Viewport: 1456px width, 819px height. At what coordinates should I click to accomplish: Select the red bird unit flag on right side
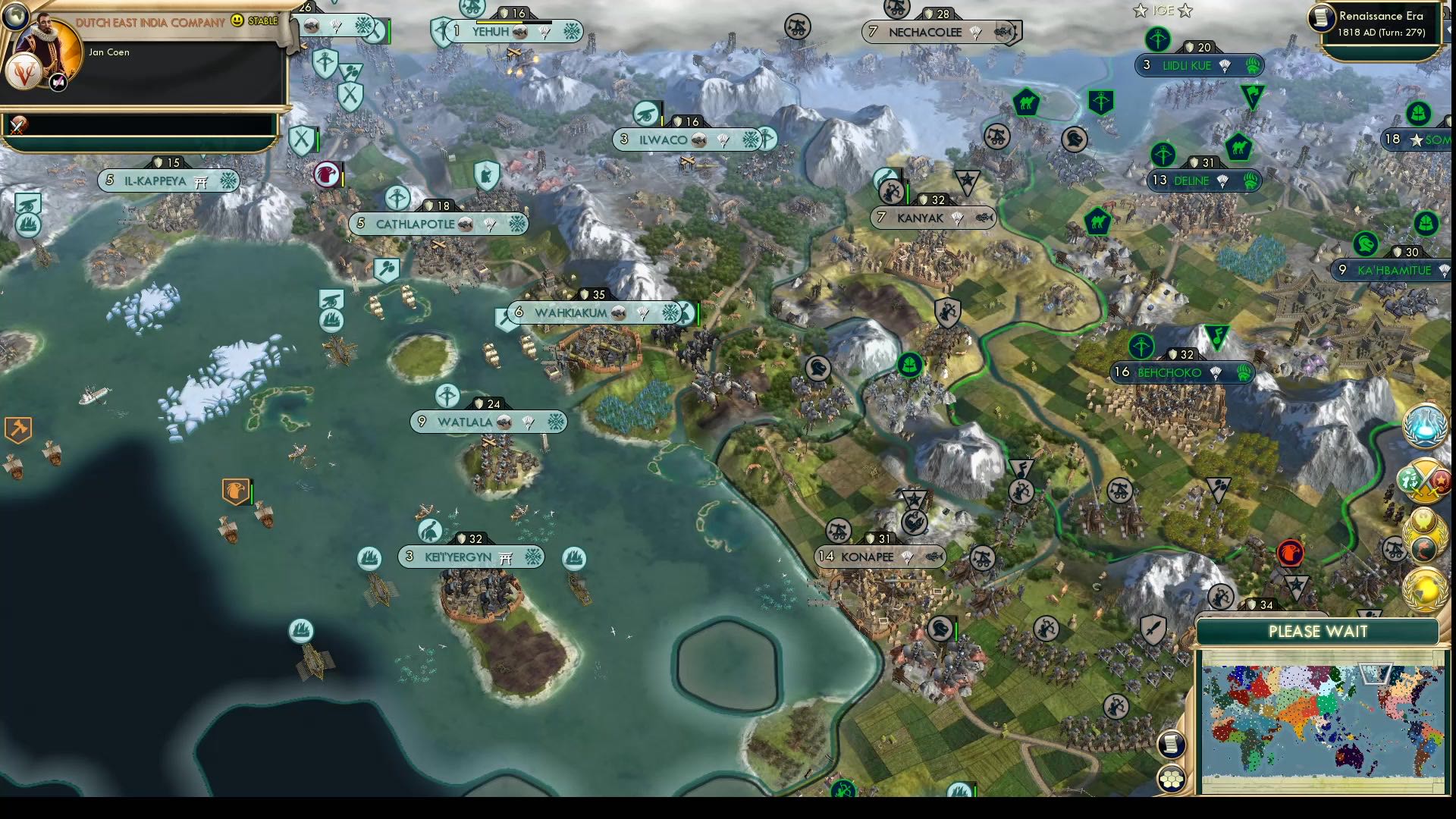click(1291, 551)
